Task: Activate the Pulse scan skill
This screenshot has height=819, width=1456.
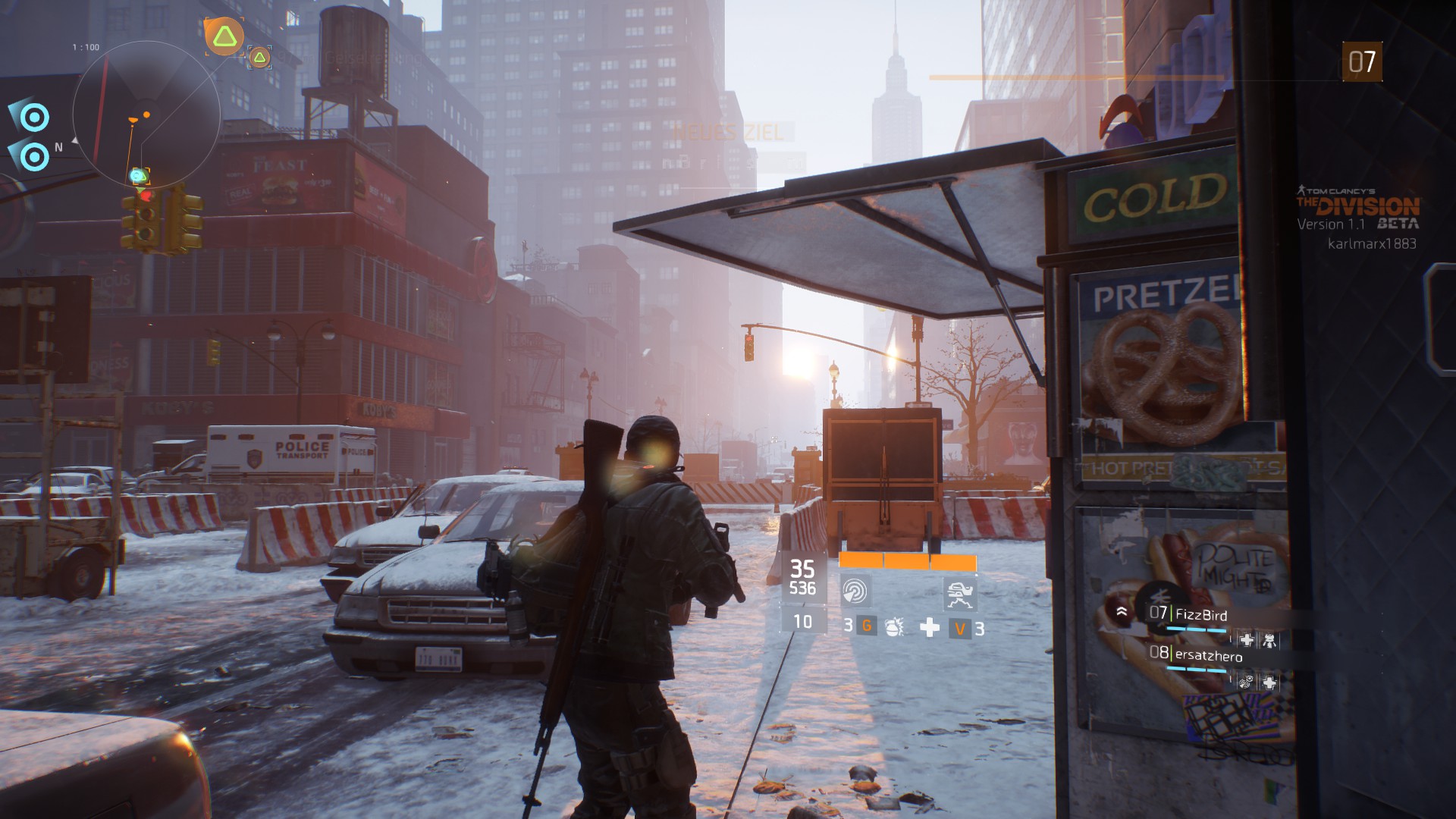Action: point(855,591)
